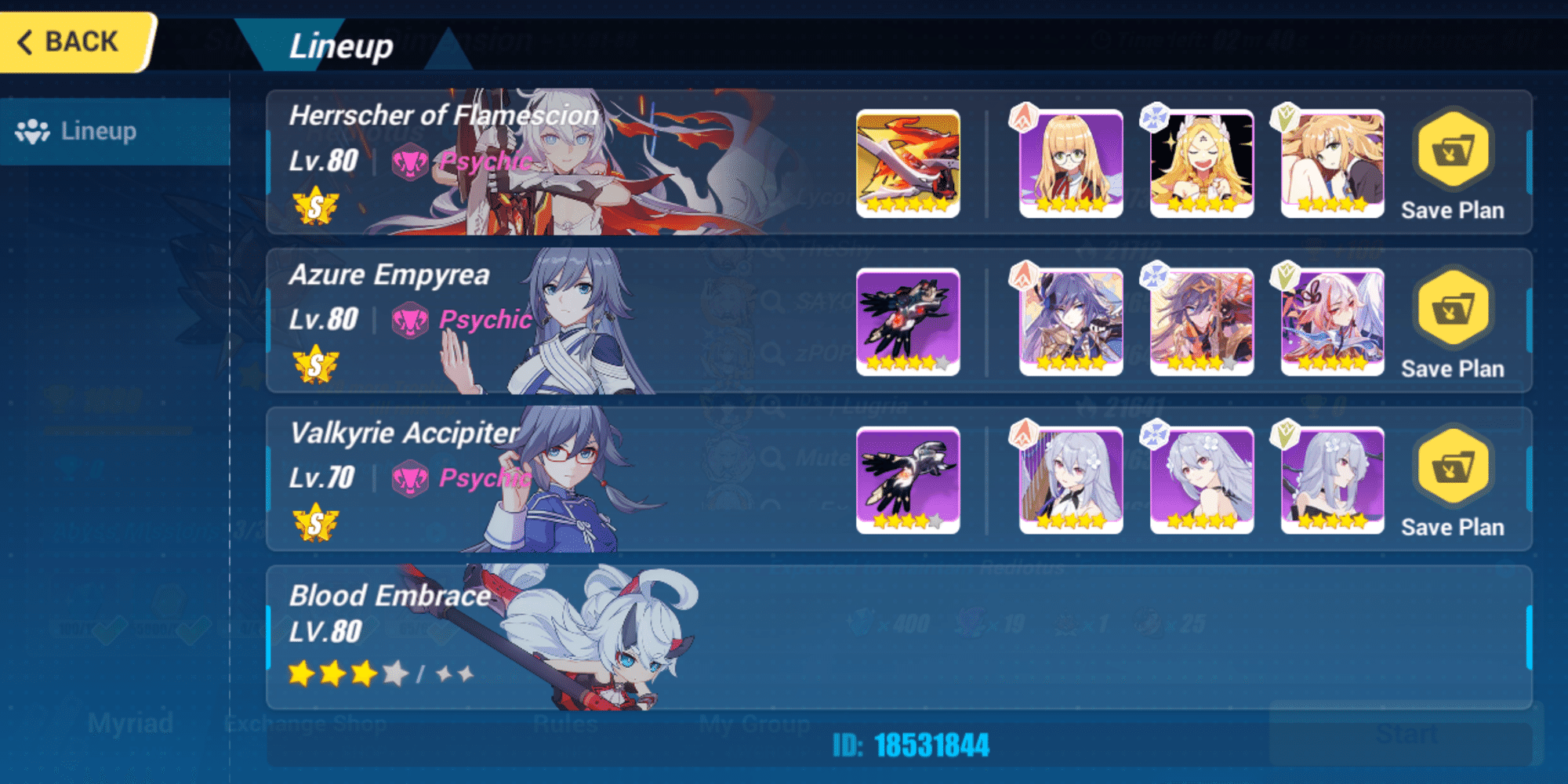Select Azure Empyrea's equipped weapon icon
The image size is (1568, 784).
click(x=907, y=322)
